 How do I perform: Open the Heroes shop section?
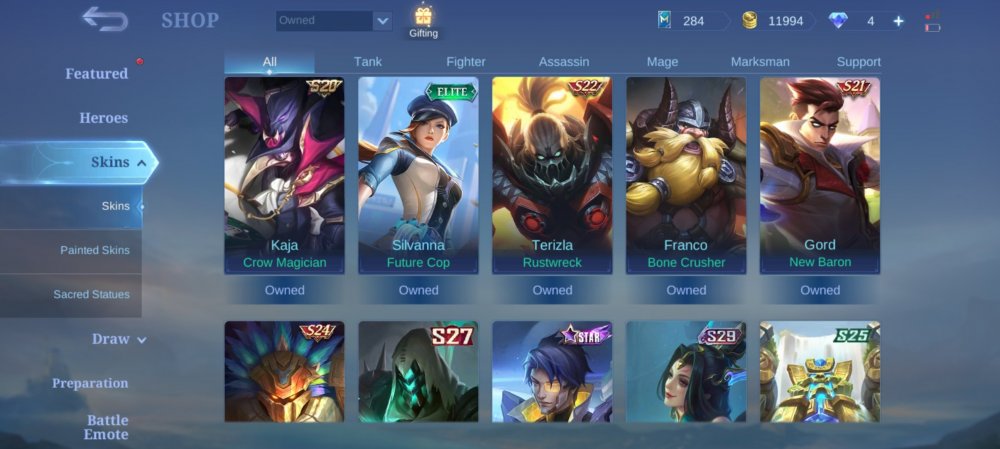(x=103, y=118)
